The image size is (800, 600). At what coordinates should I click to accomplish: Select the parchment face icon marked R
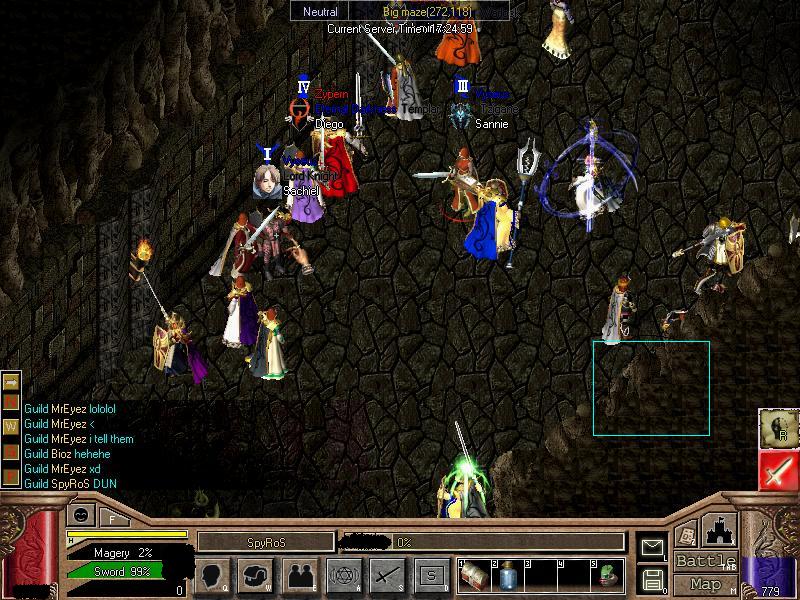pyautogui.click(x=779, y=429)
